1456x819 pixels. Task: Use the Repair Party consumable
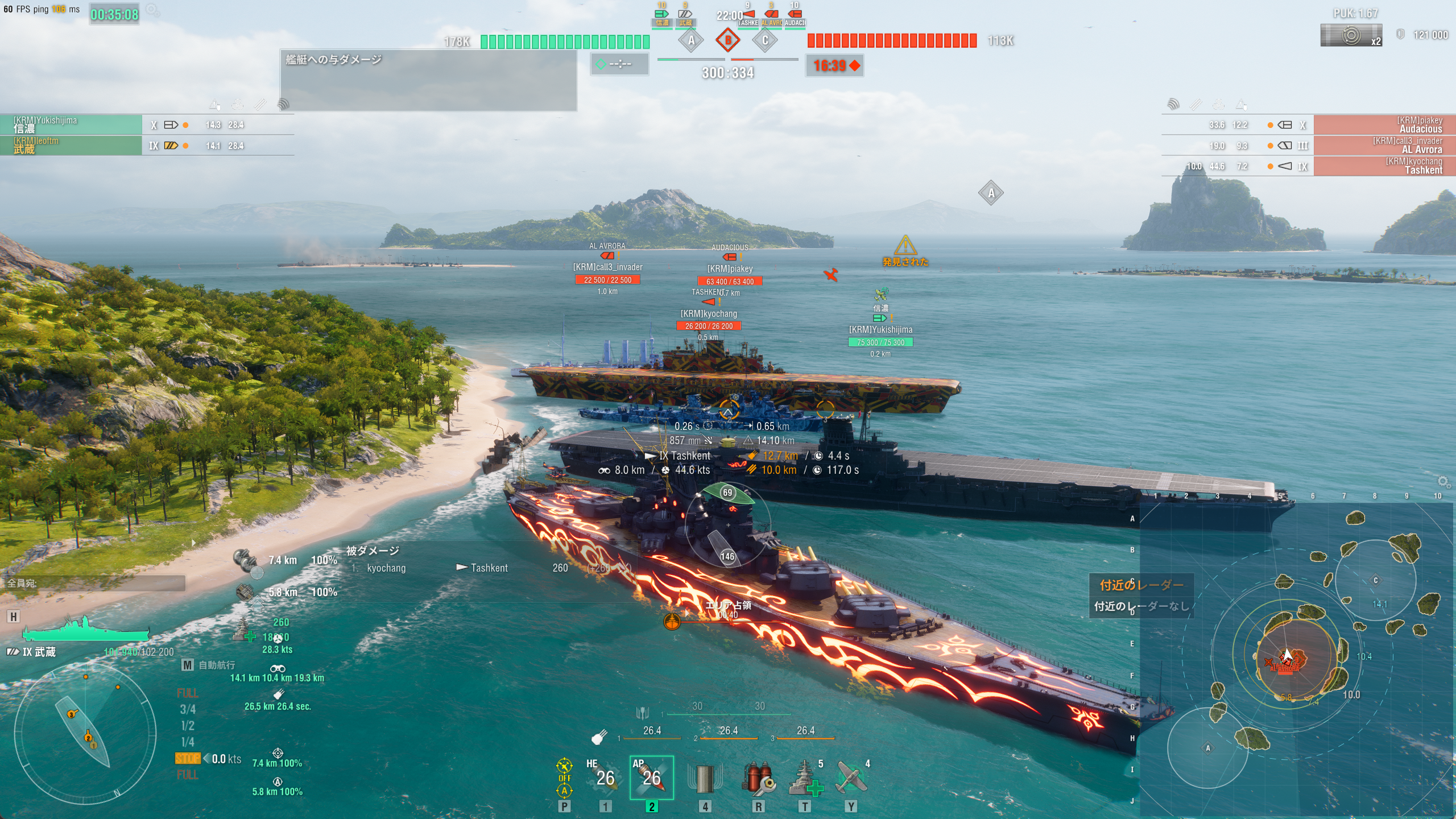805,778
